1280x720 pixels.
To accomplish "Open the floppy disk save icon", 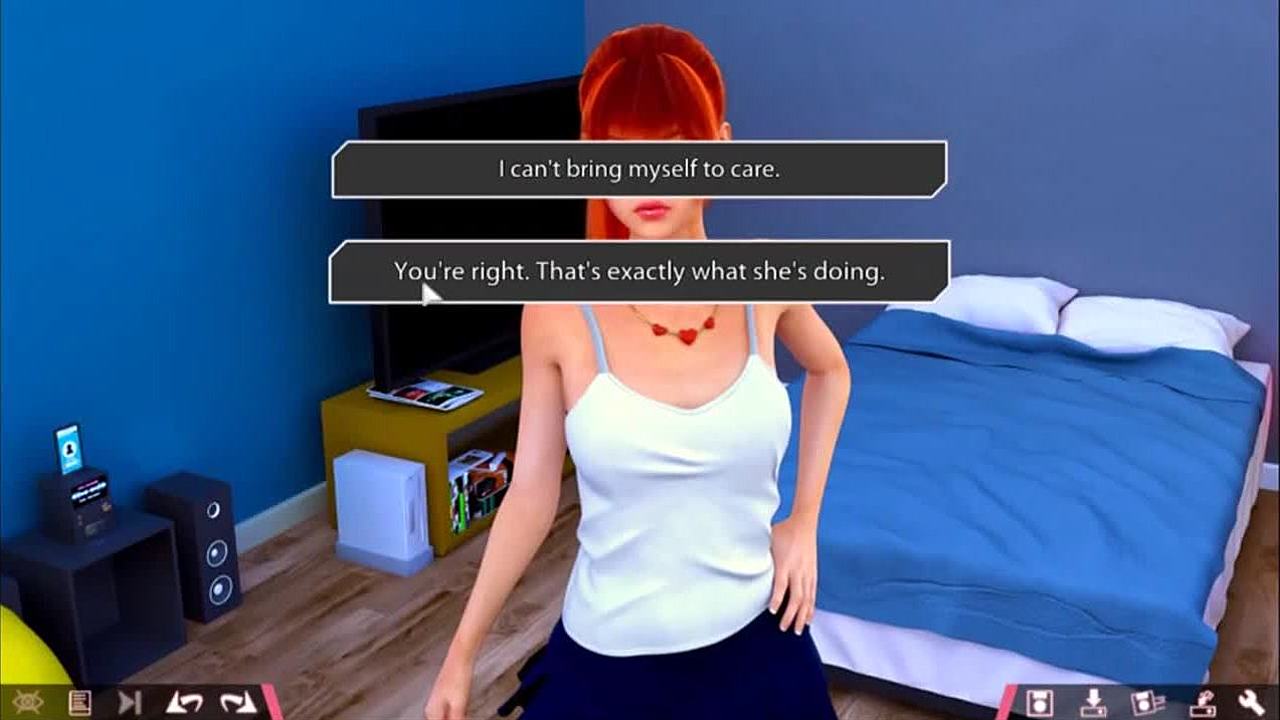I will (1040, 702).
